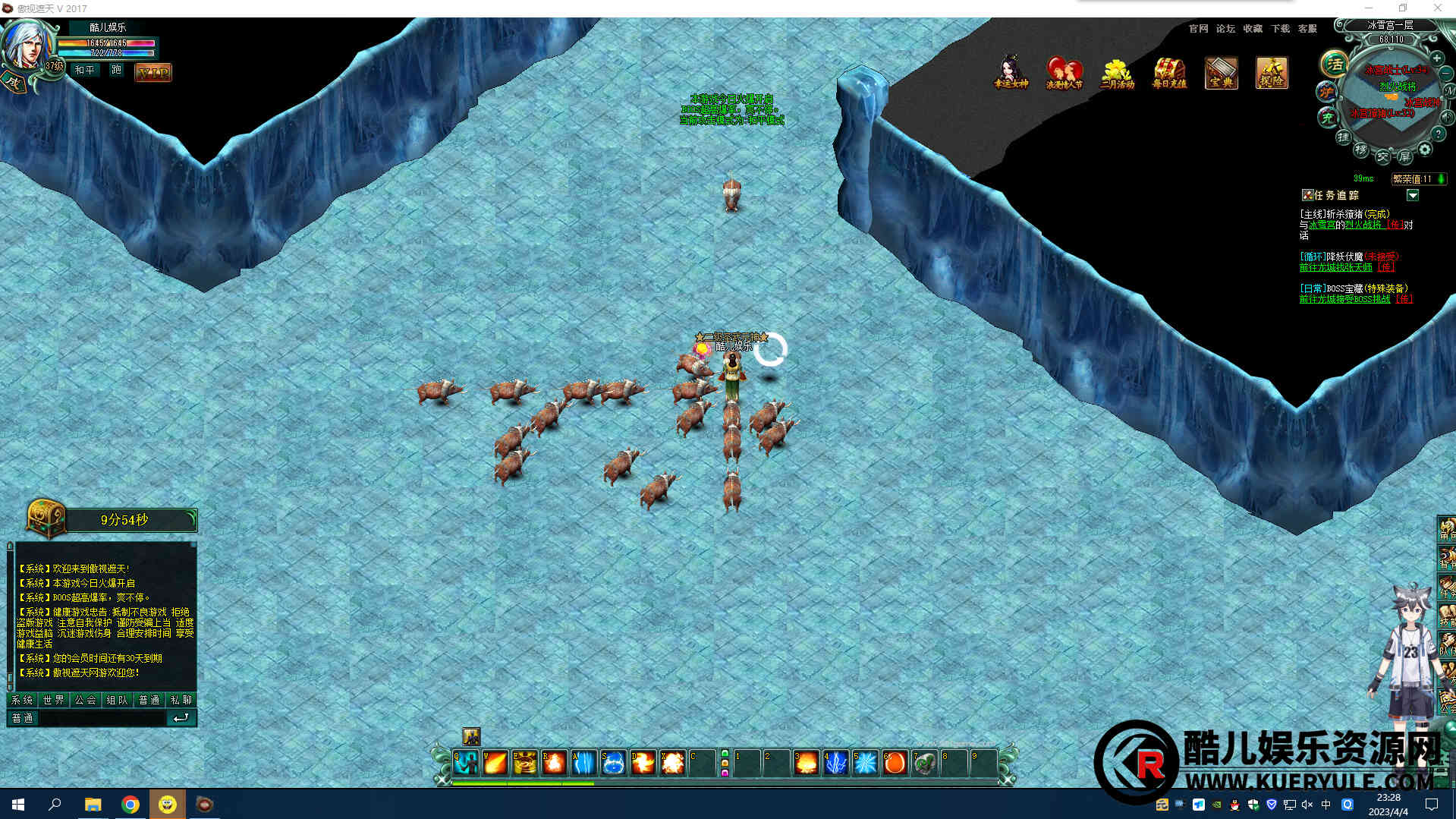Follow the 烈火战将 quest link
Viewport: 1456px width, 819px height.
click(1363, 225)
